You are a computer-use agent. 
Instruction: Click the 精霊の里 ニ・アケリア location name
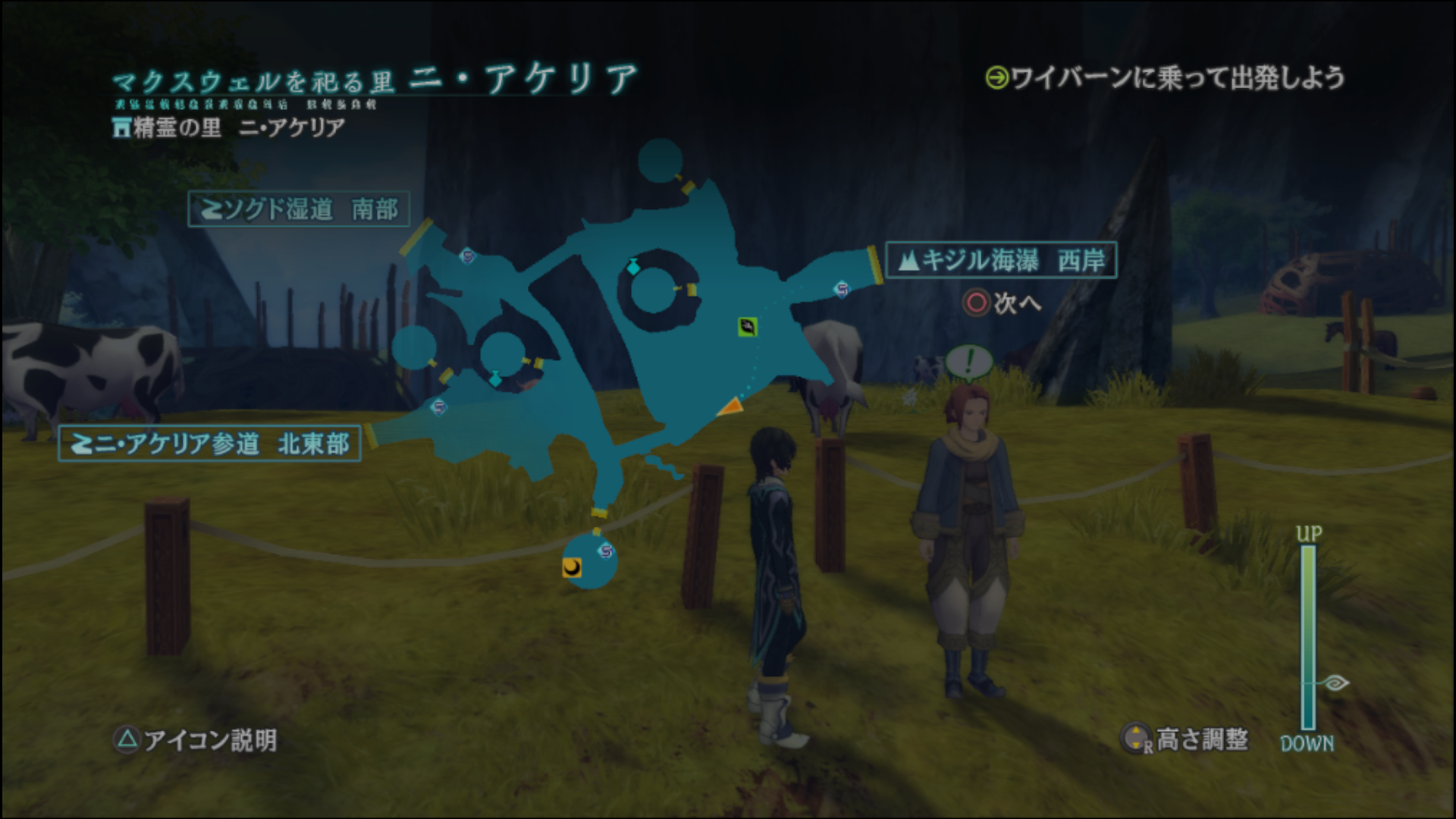(x=229, y=127)
